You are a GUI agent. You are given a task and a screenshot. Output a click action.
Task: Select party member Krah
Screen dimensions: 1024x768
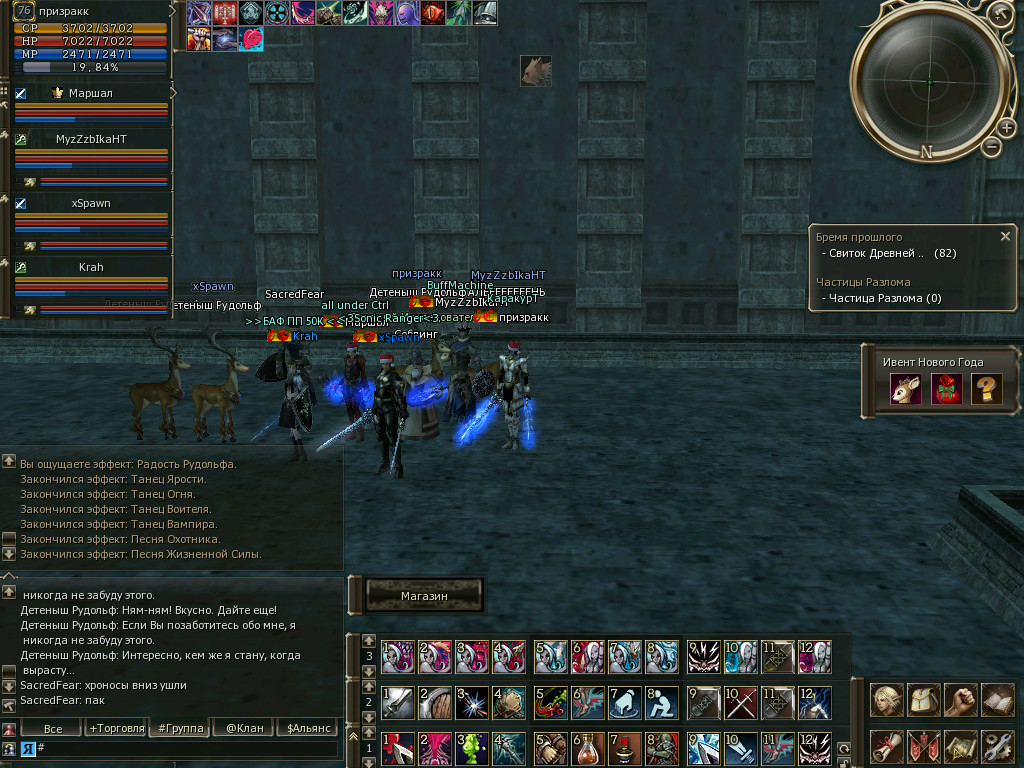[x=90, y=267]
